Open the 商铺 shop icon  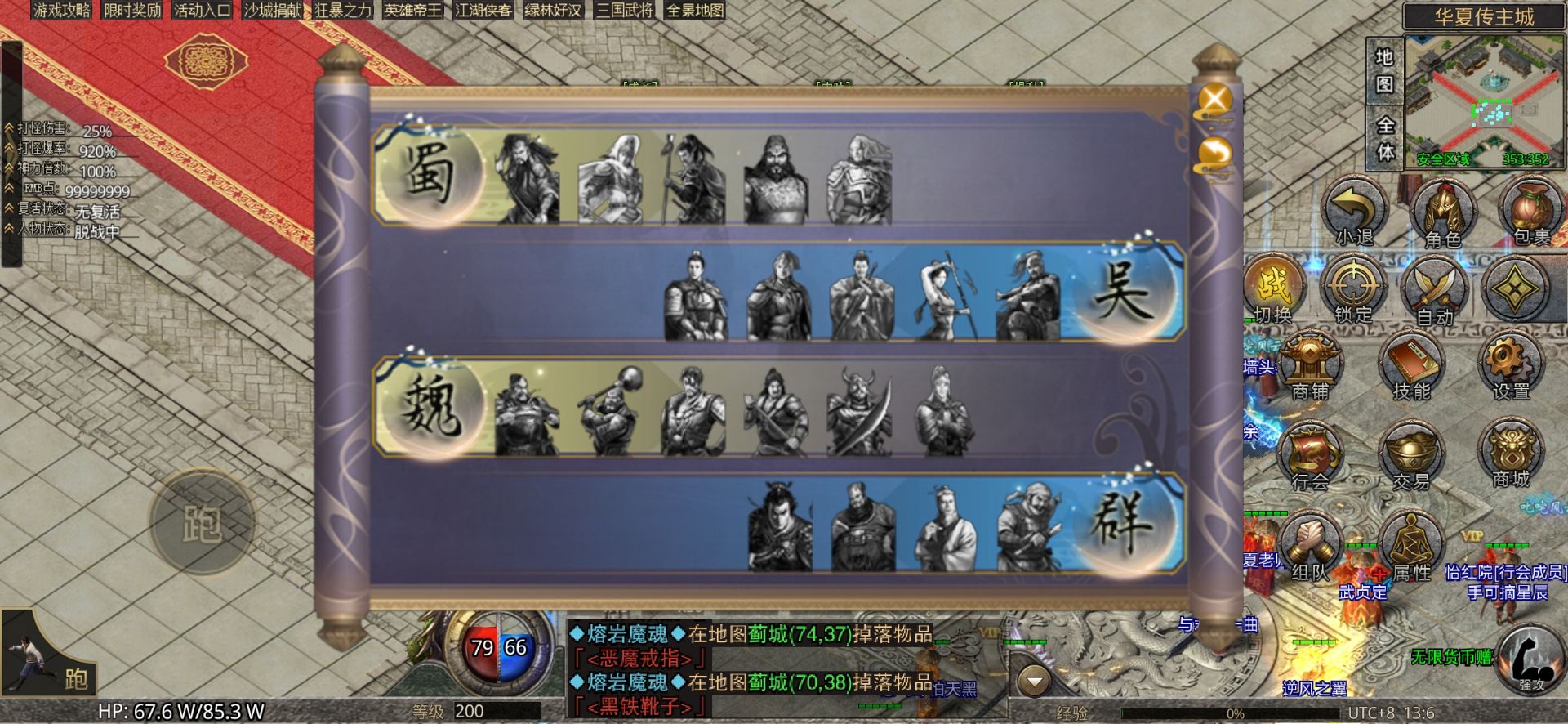1311,367
